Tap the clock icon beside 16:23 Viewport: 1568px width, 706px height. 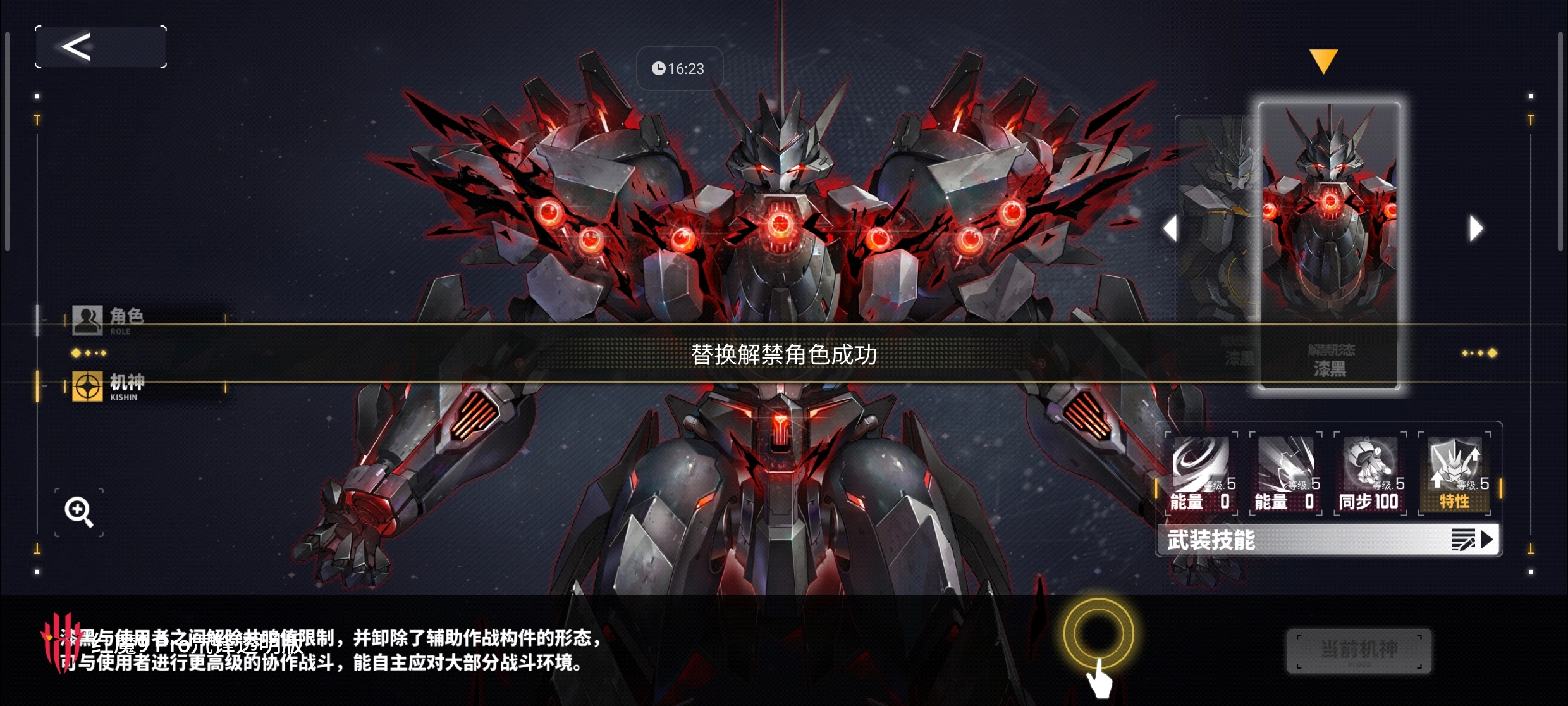click(x=658, y=68)
